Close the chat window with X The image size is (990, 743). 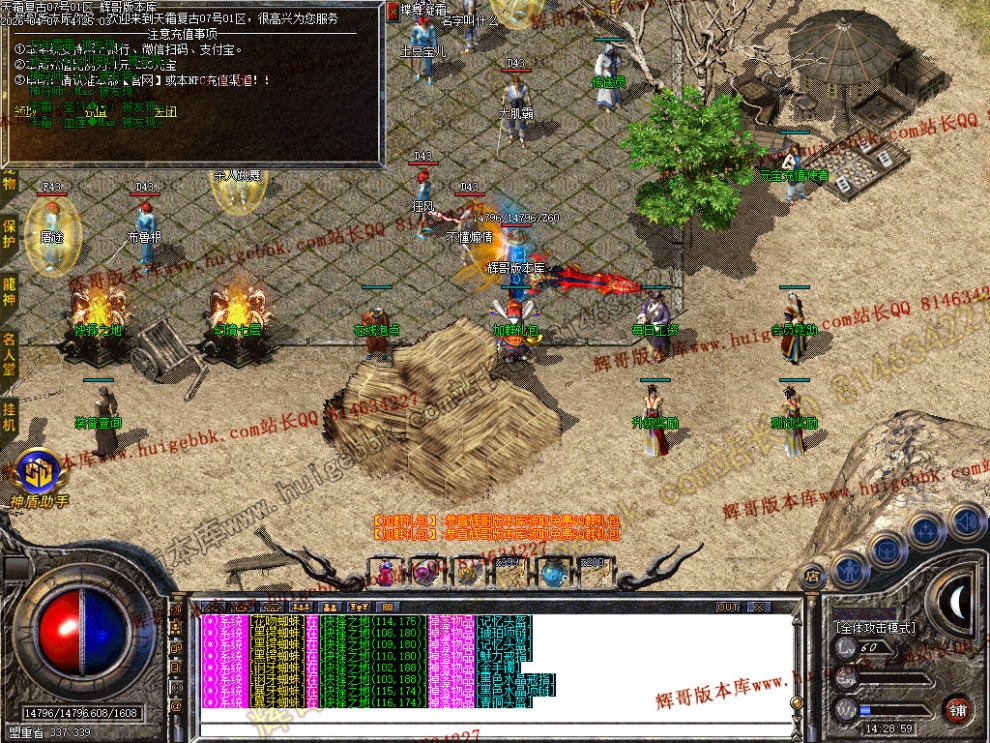758,607
